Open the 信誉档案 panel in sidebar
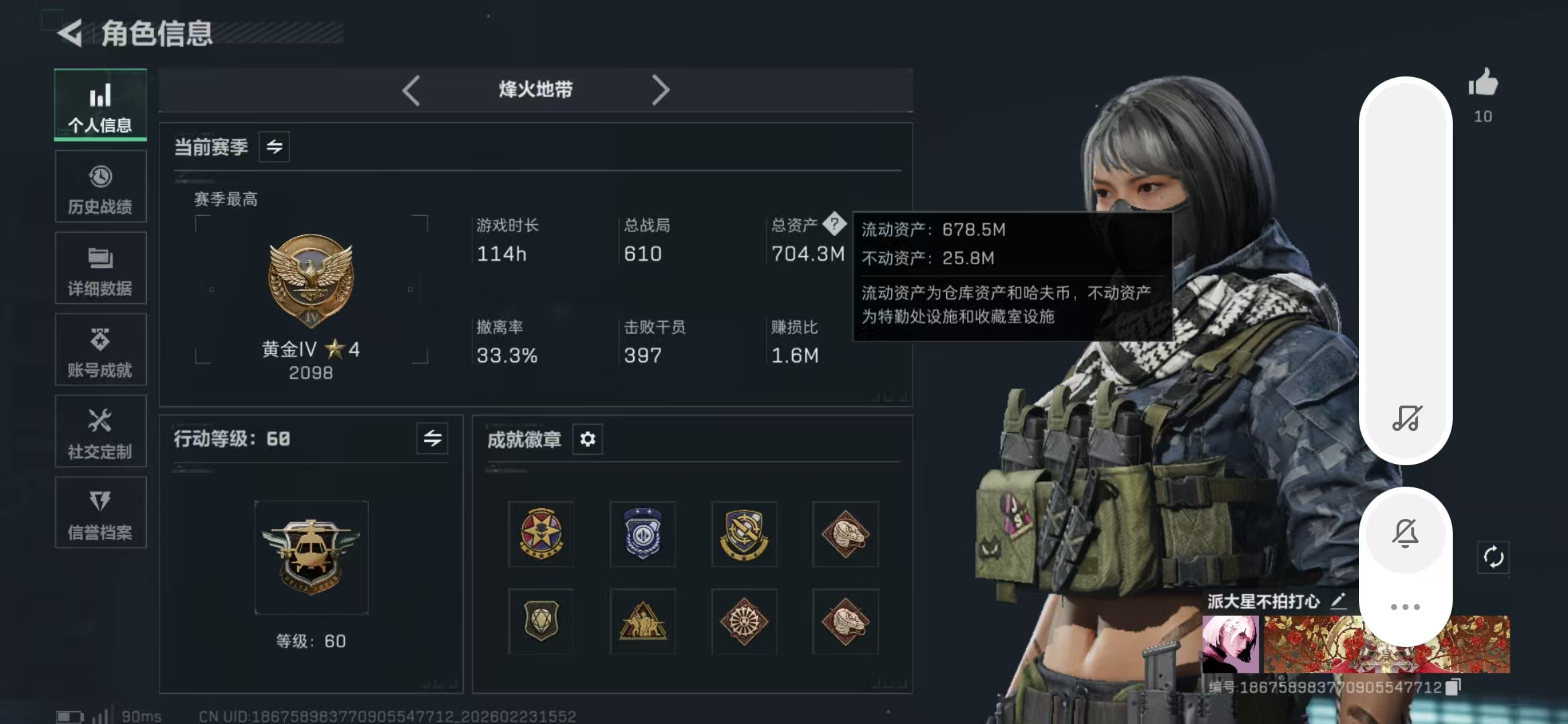This screenshot has height=724, width=1568. [x=100, y=513]
